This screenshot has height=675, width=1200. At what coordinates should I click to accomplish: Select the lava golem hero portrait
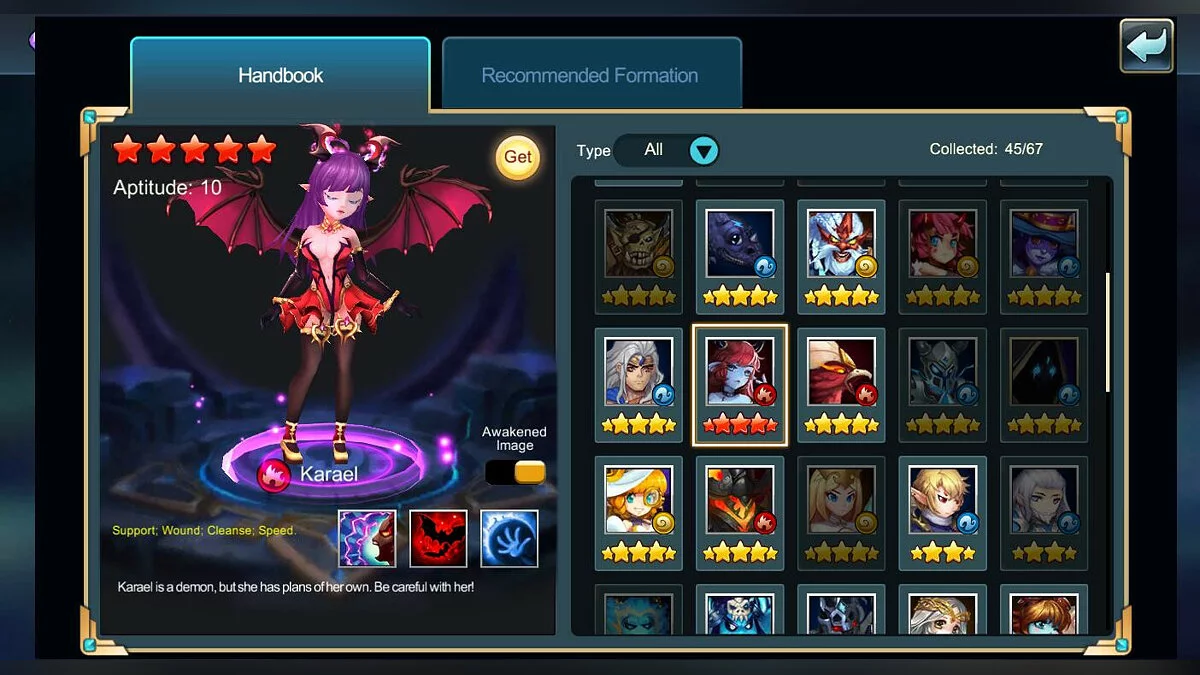click(x=740, y=499)
